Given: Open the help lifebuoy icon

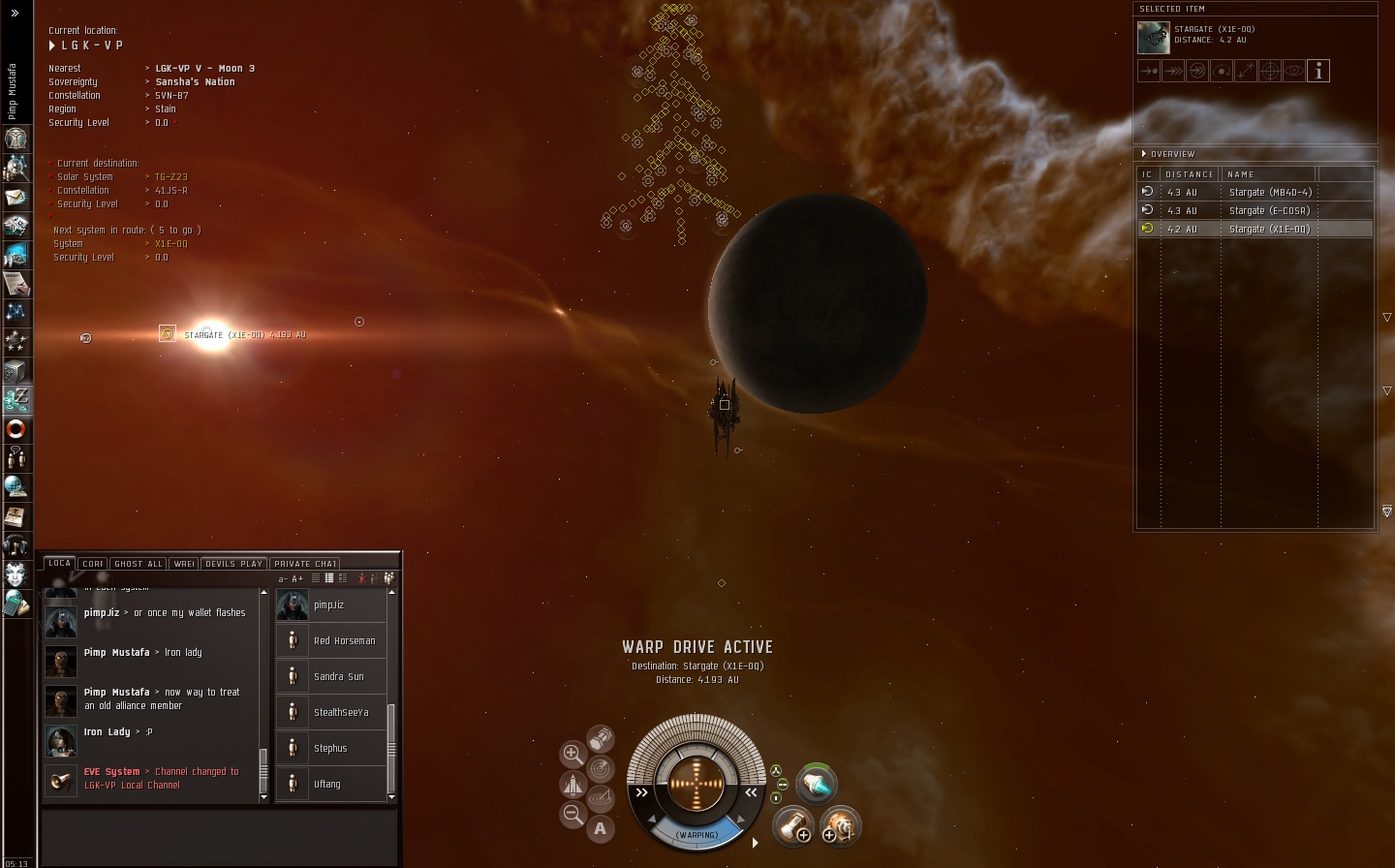Looking at the screenshot, I should 15,428.
